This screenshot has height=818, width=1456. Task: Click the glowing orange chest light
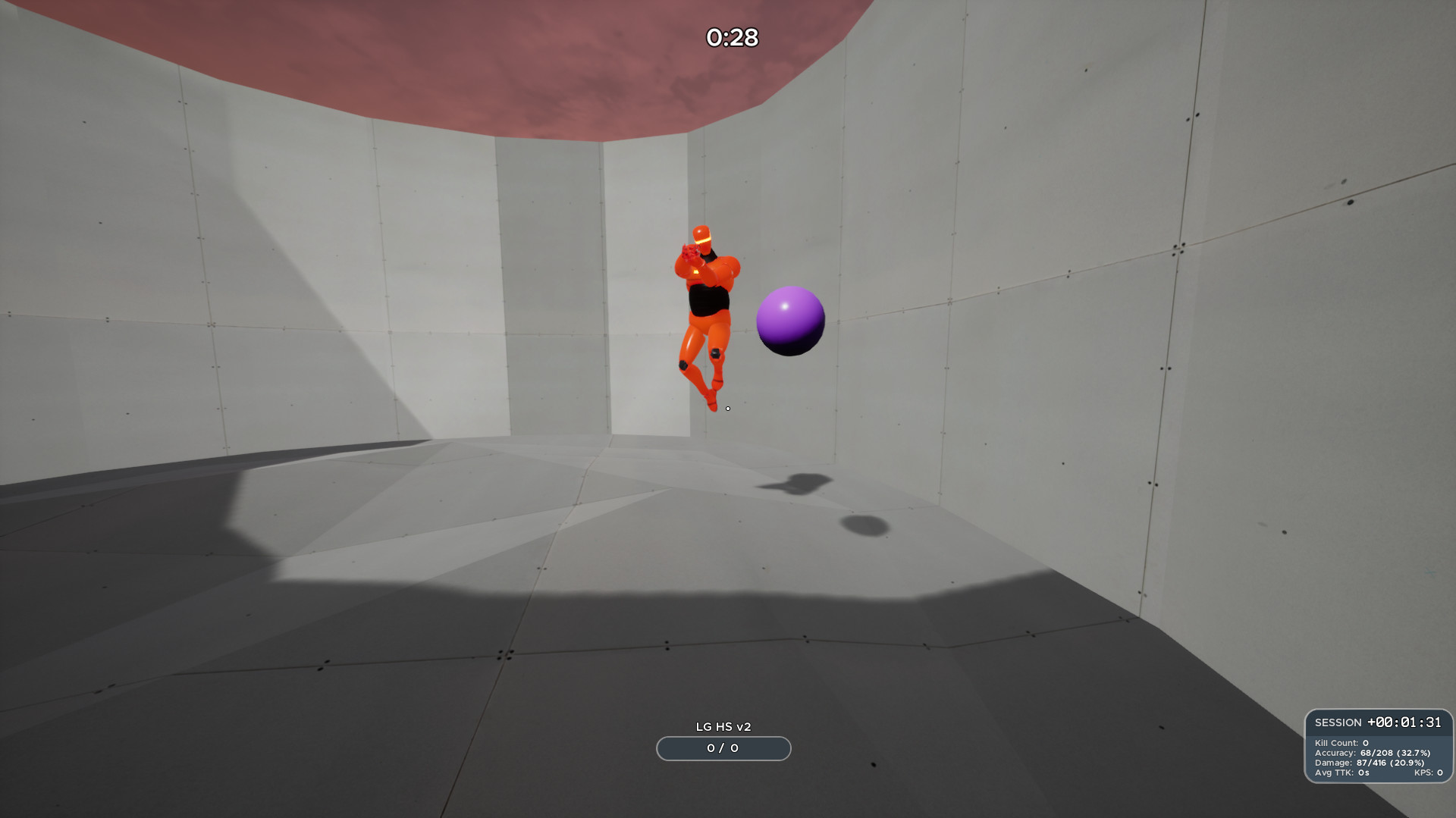pyautogui.click(x=695, y=272)
